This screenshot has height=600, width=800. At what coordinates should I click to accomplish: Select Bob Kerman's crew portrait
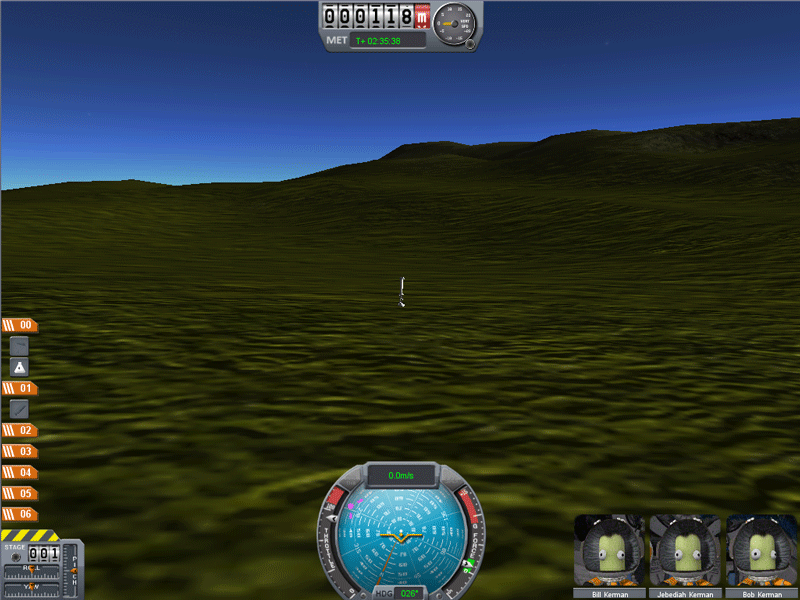tap(762, 551)
